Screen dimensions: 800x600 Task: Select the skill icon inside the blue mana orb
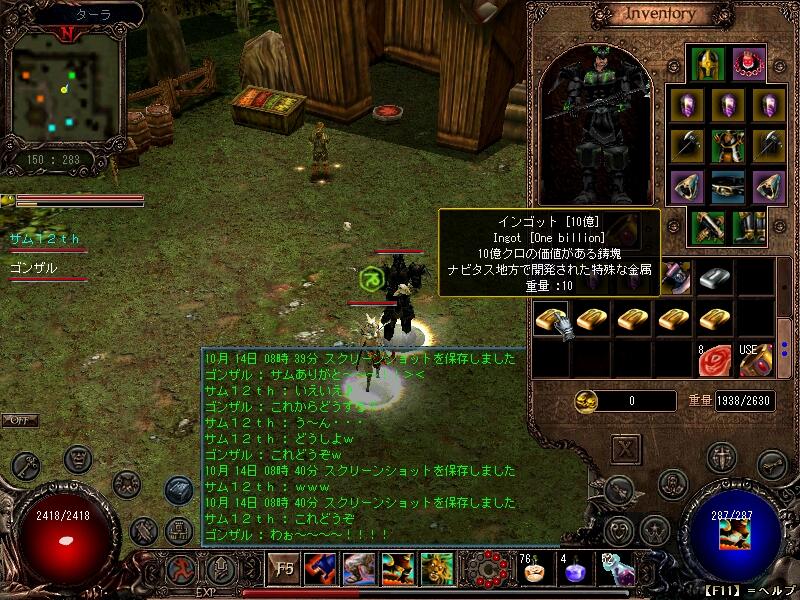[x=735, y=535]
